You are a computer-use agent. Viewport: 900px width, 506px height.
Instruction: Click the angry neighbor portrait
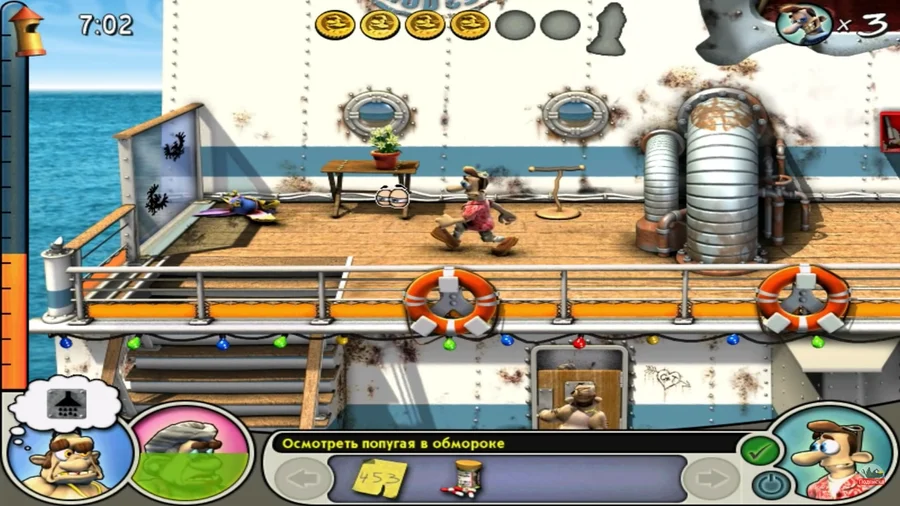pyautogui.click(x=70, y=461)
